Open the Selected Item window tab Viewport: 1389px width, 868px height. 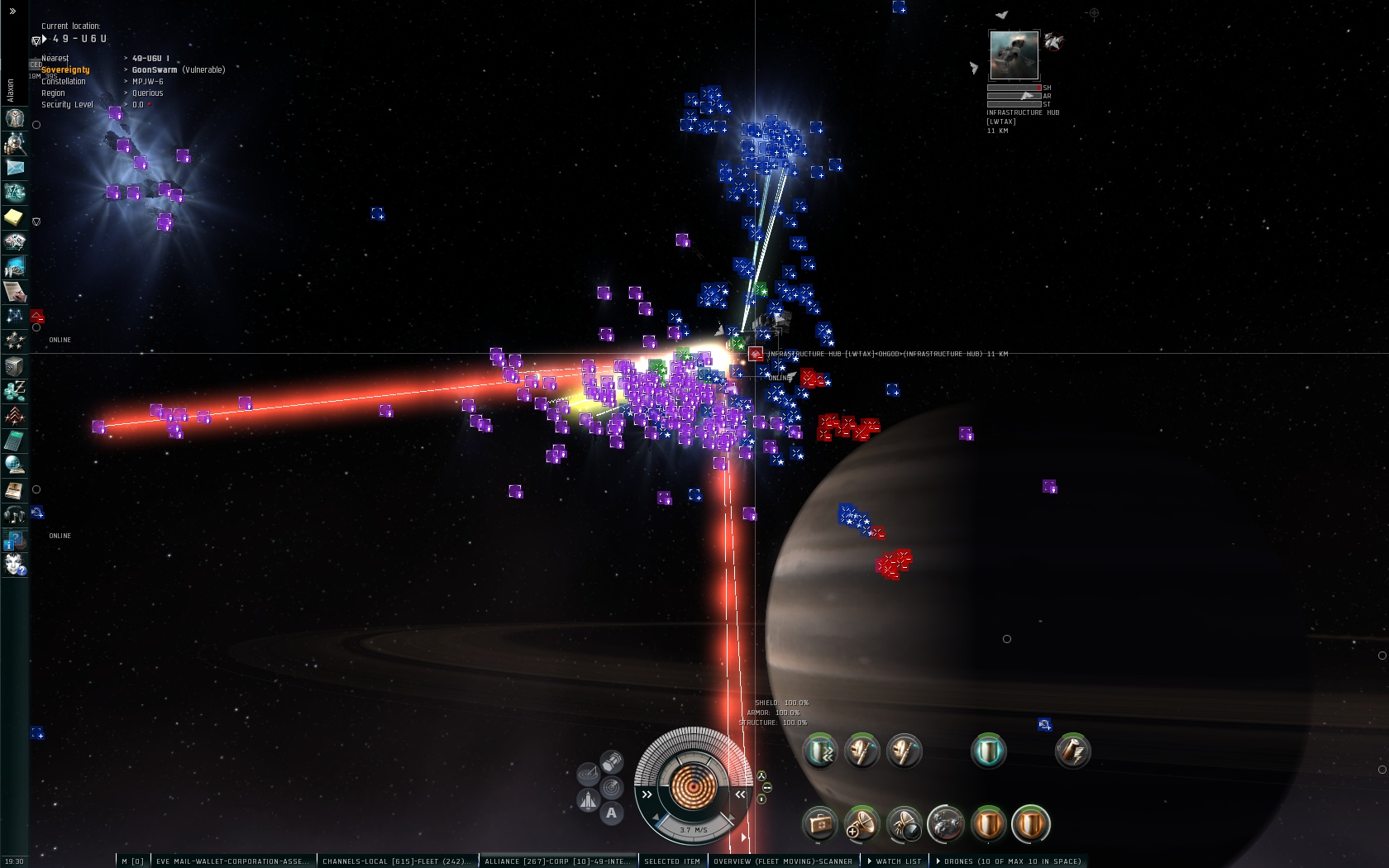[671, 861]
